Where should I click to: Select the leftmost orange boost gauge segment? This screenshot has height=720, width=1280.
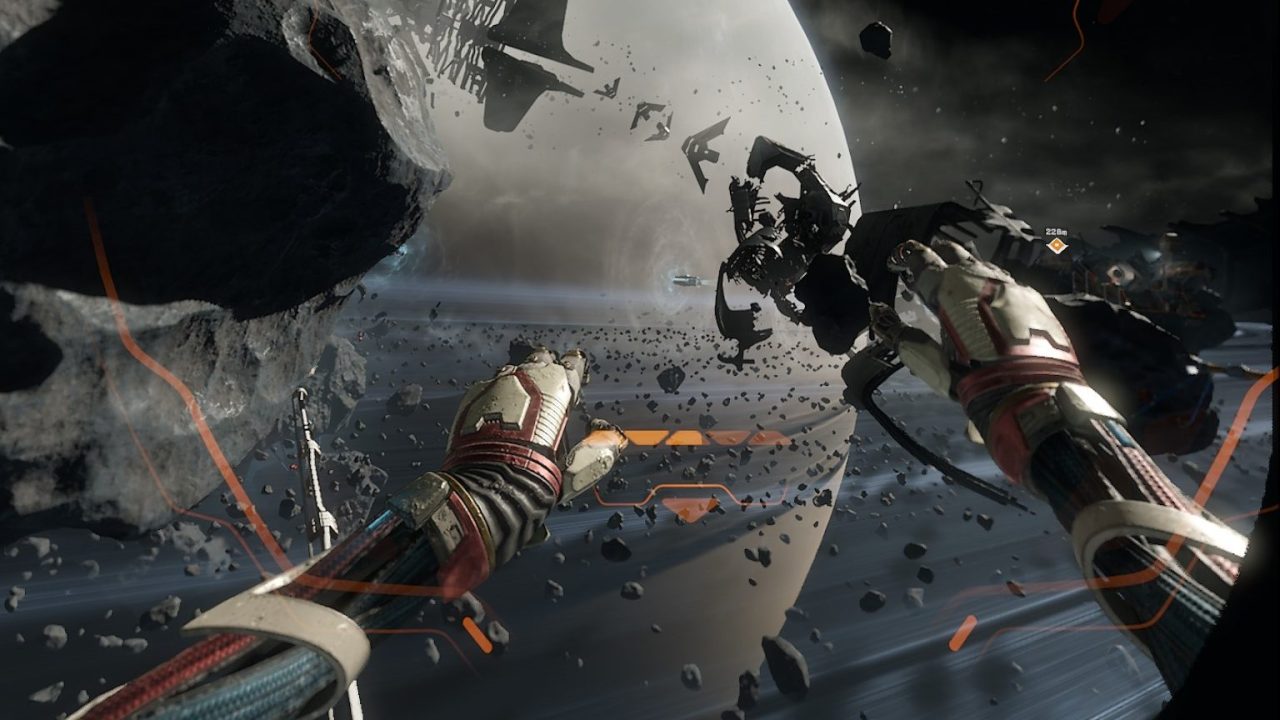click(x=648, y=437)
